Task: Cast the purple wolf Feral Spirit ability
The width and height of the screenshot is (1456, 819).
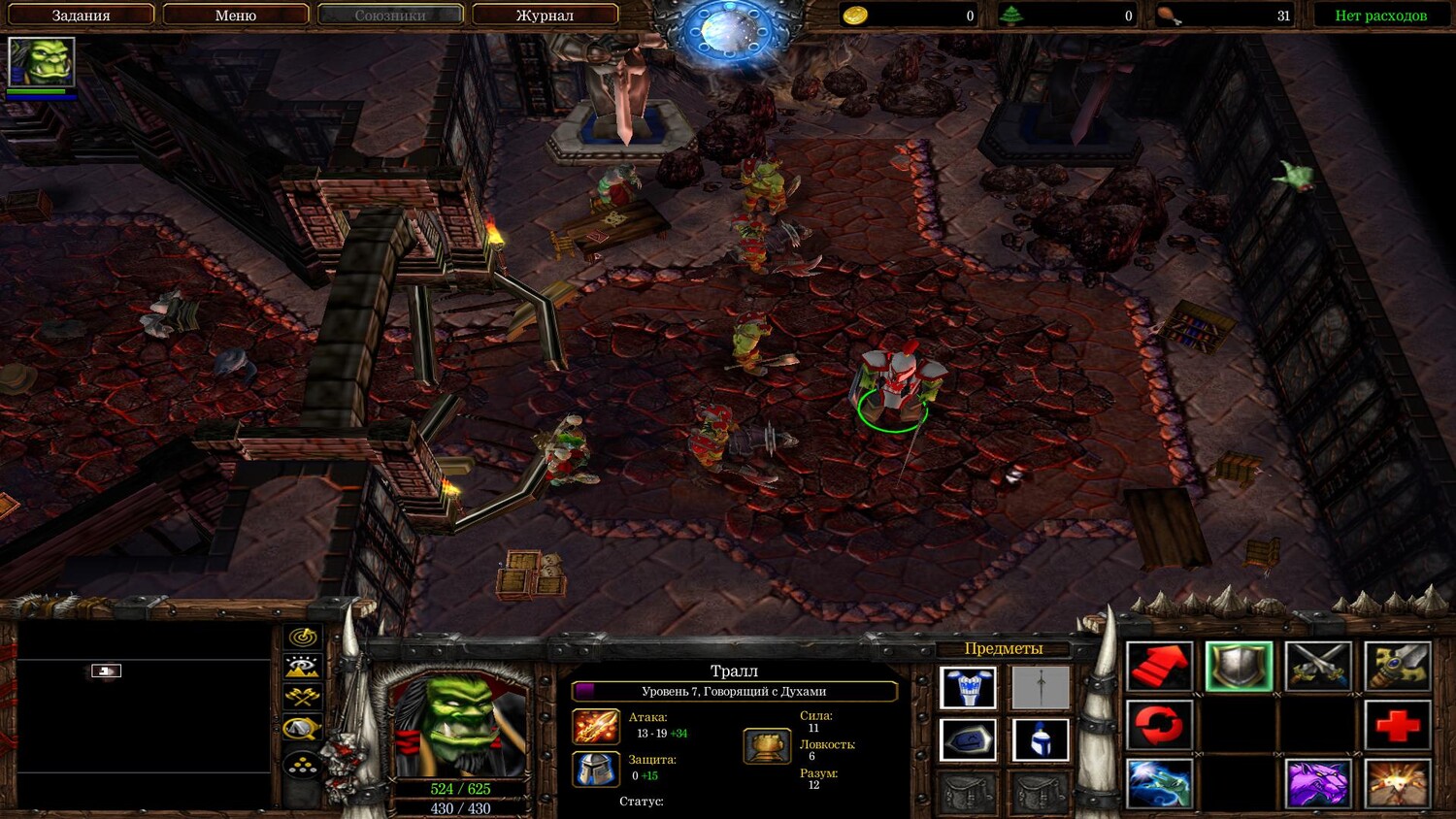Action: coord(1318,783)
